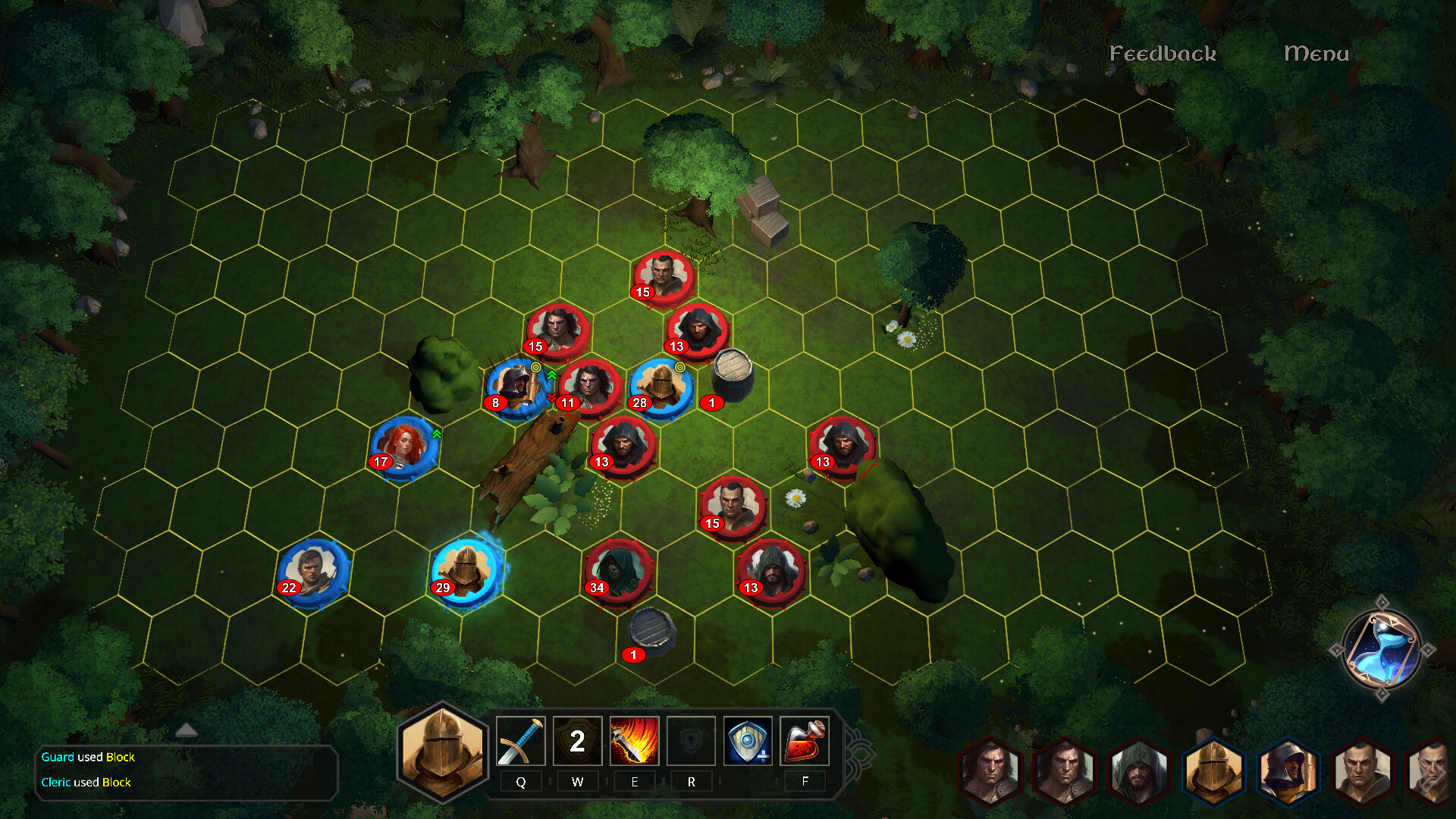This screenshot has height=819, width=1456.
Task: Activate the flaming dagger ability
Action: [x=634, y=741]
